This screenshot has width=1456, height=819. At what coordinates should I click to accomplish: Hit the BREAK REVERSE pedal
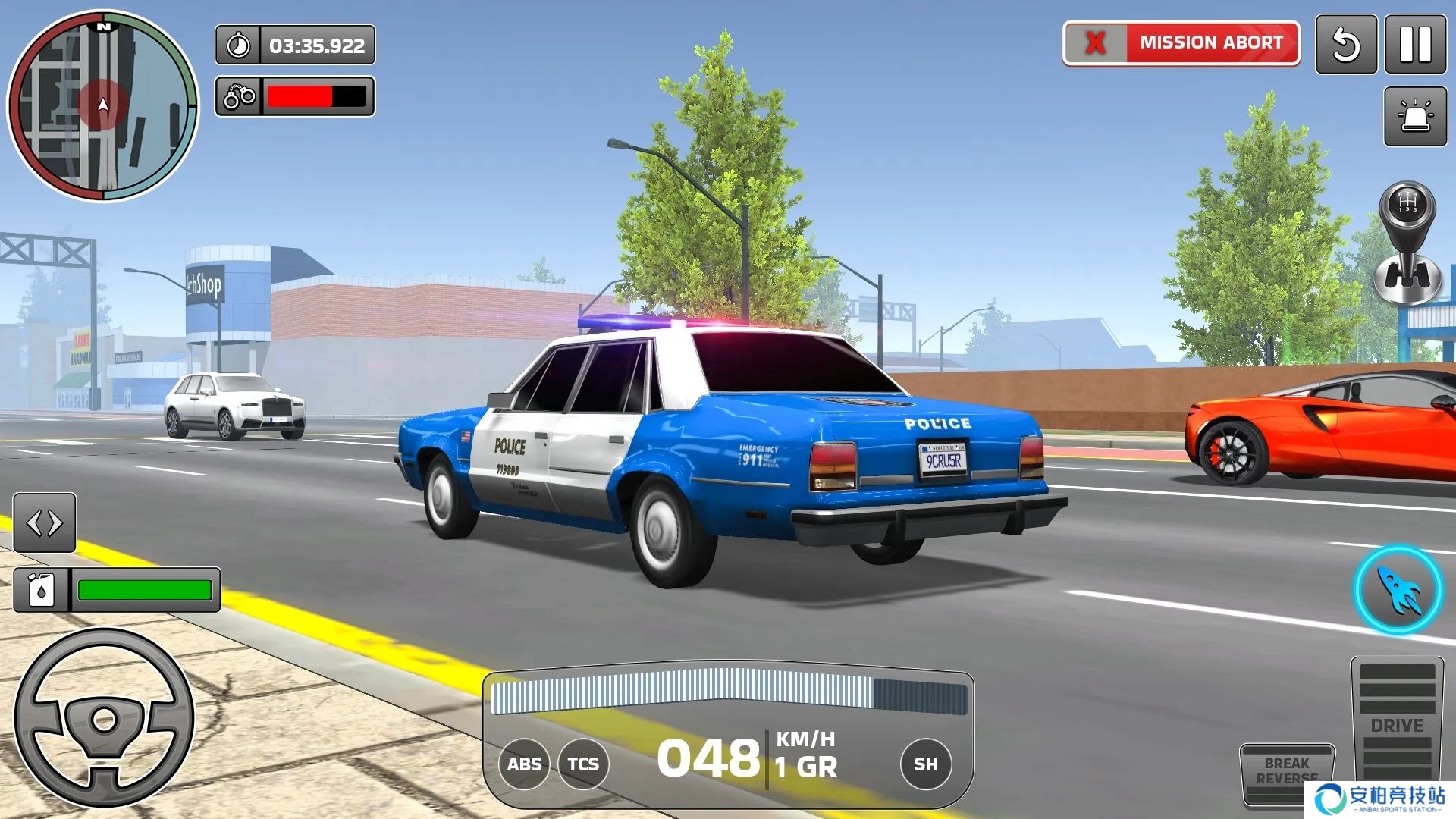pyautogui.click(x=1286, y=773)
